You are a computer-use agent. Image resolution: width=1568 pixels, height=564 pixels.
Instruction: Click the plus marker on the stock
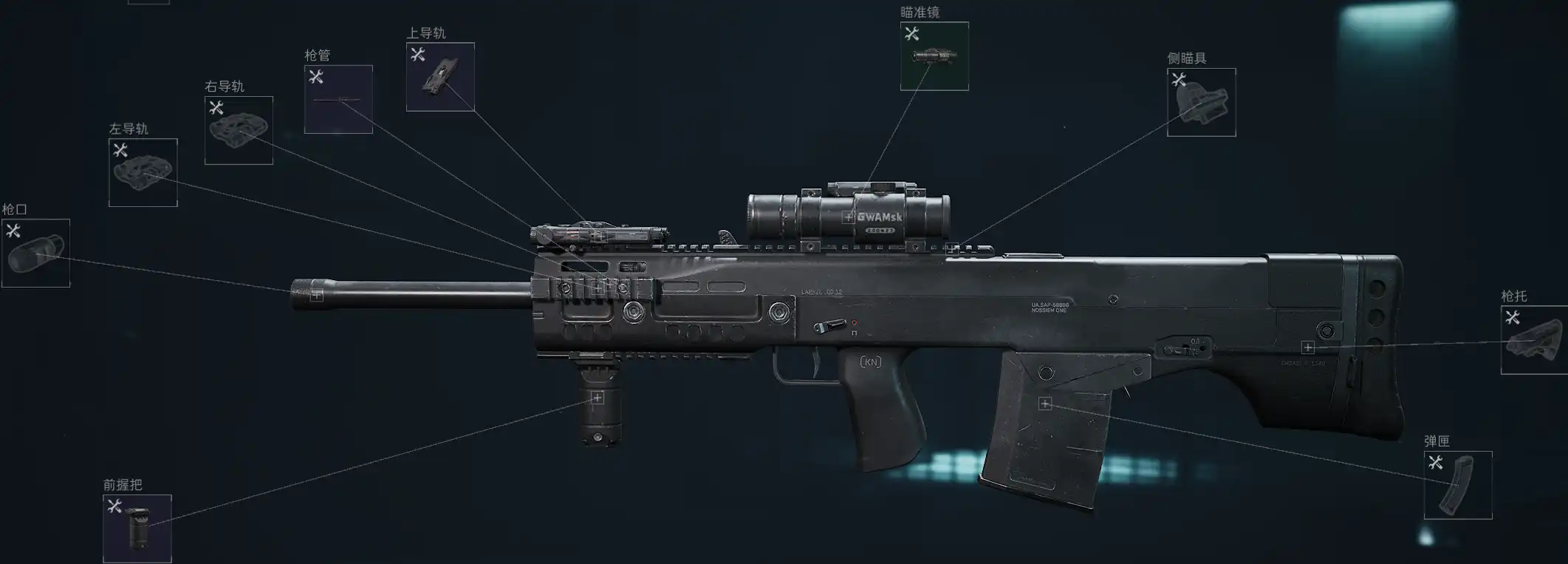1308,347
